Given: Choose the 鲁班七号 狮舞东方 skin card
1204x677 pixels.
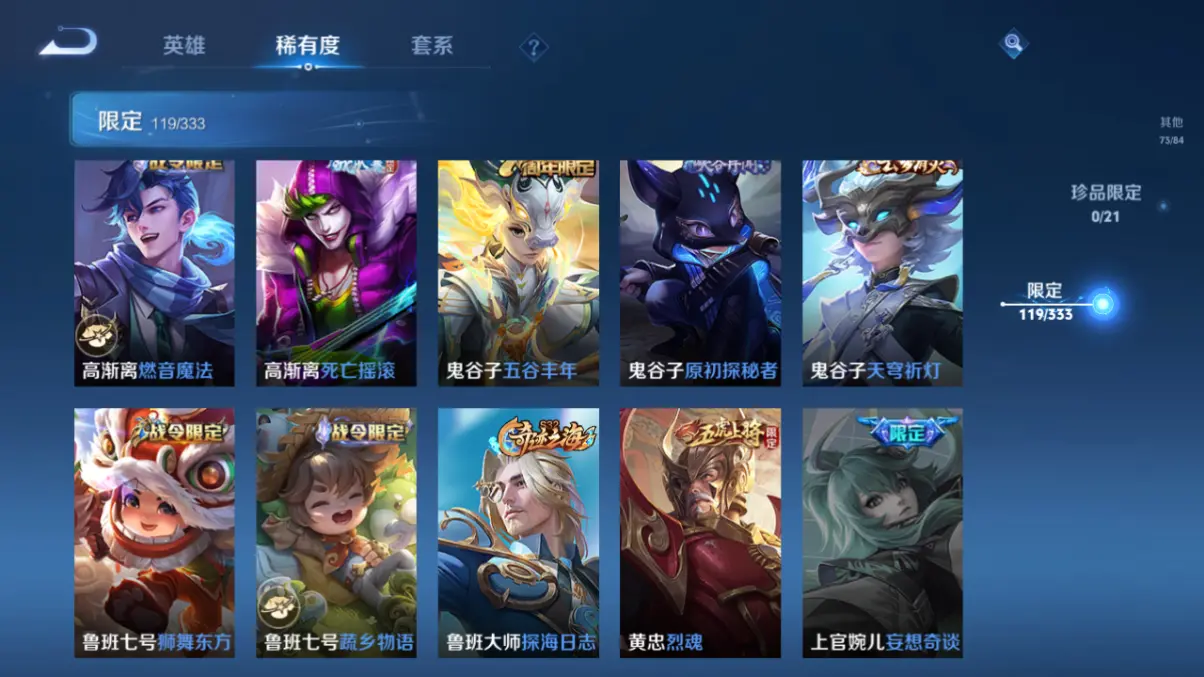Looking at the screenshot, I should (x=154, y=532).
